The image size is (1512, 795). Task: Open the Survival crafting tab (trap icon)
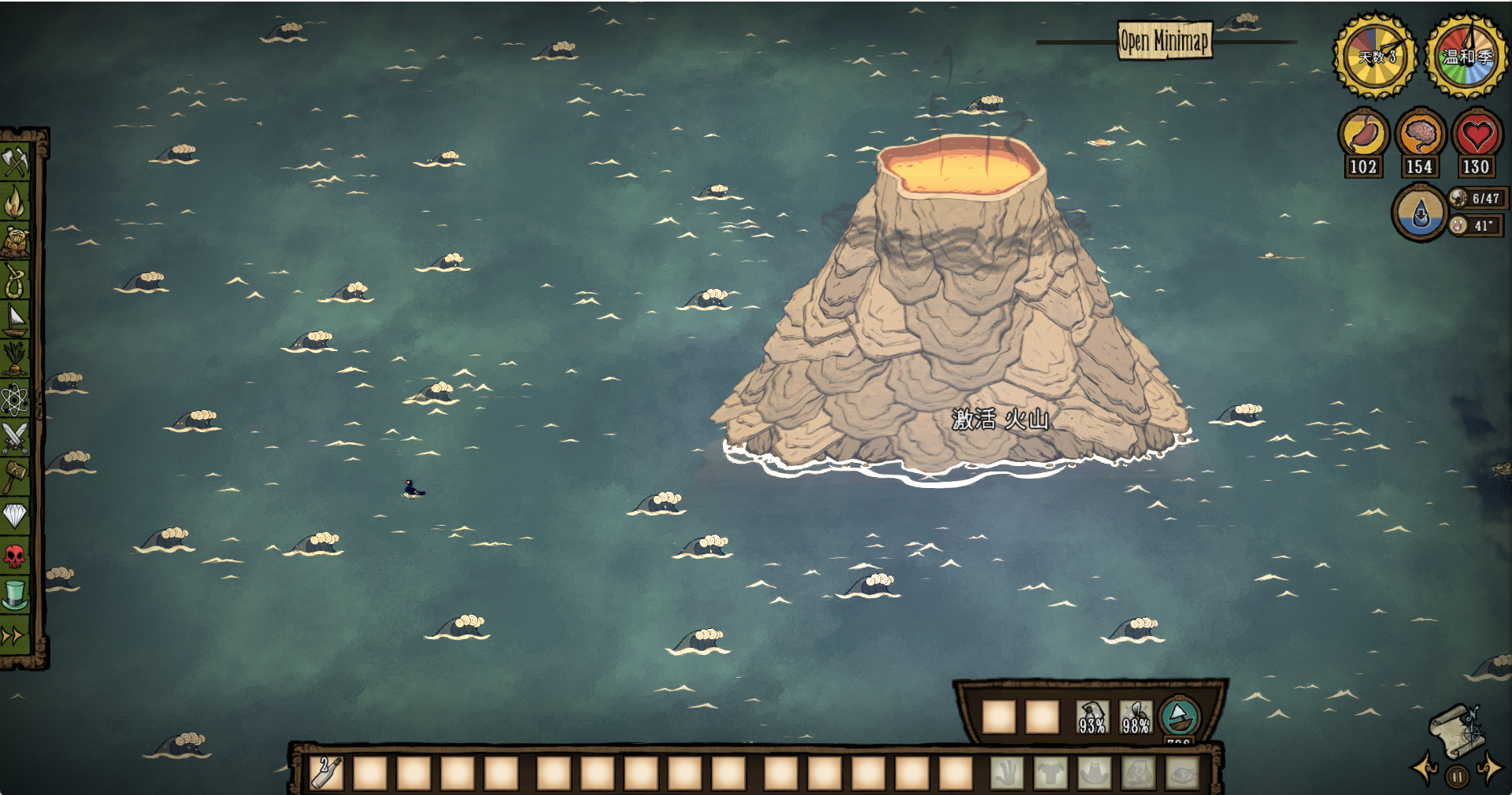click(15, 241)
